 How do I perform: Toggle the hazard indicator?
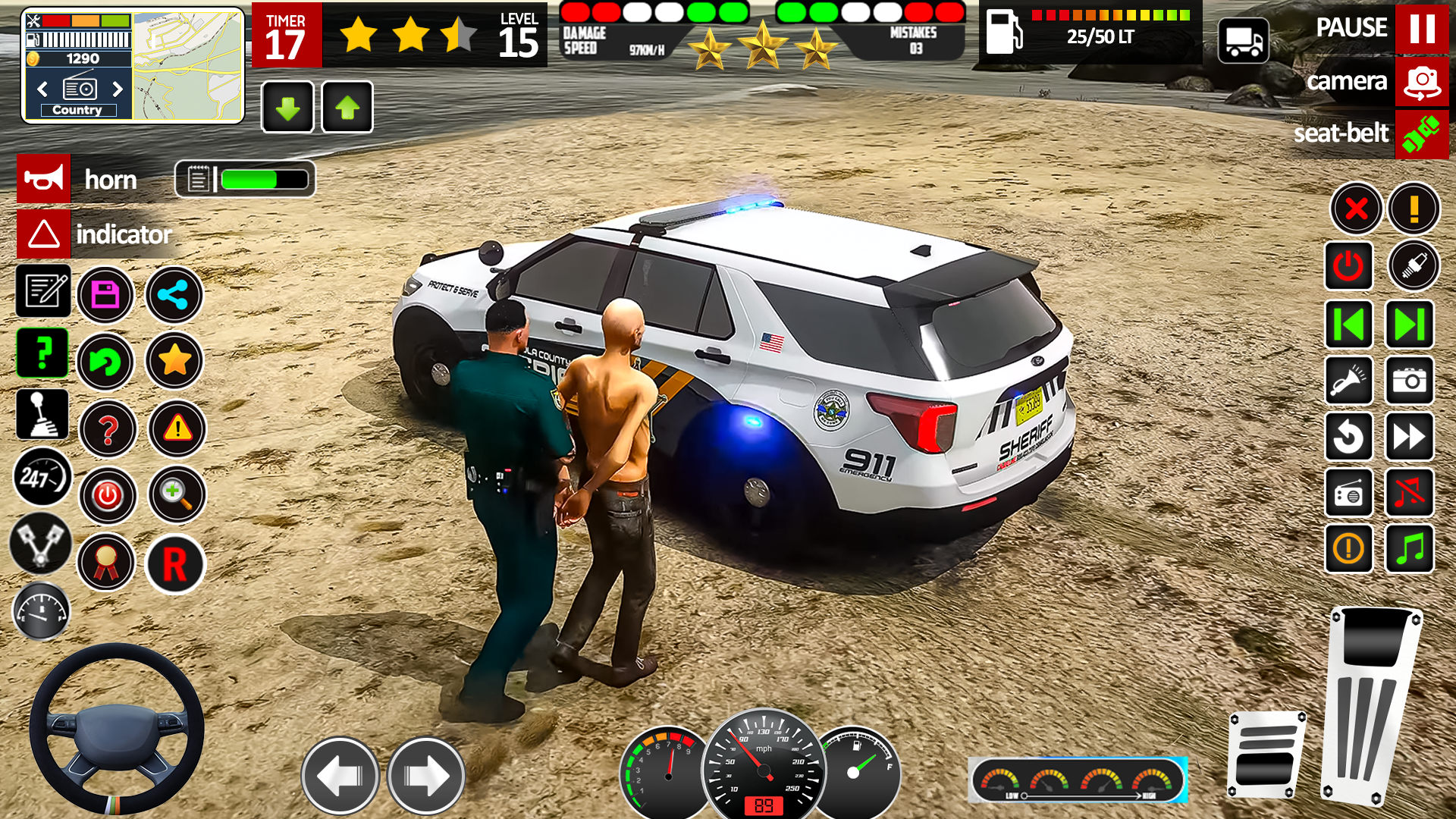(43, 234)
